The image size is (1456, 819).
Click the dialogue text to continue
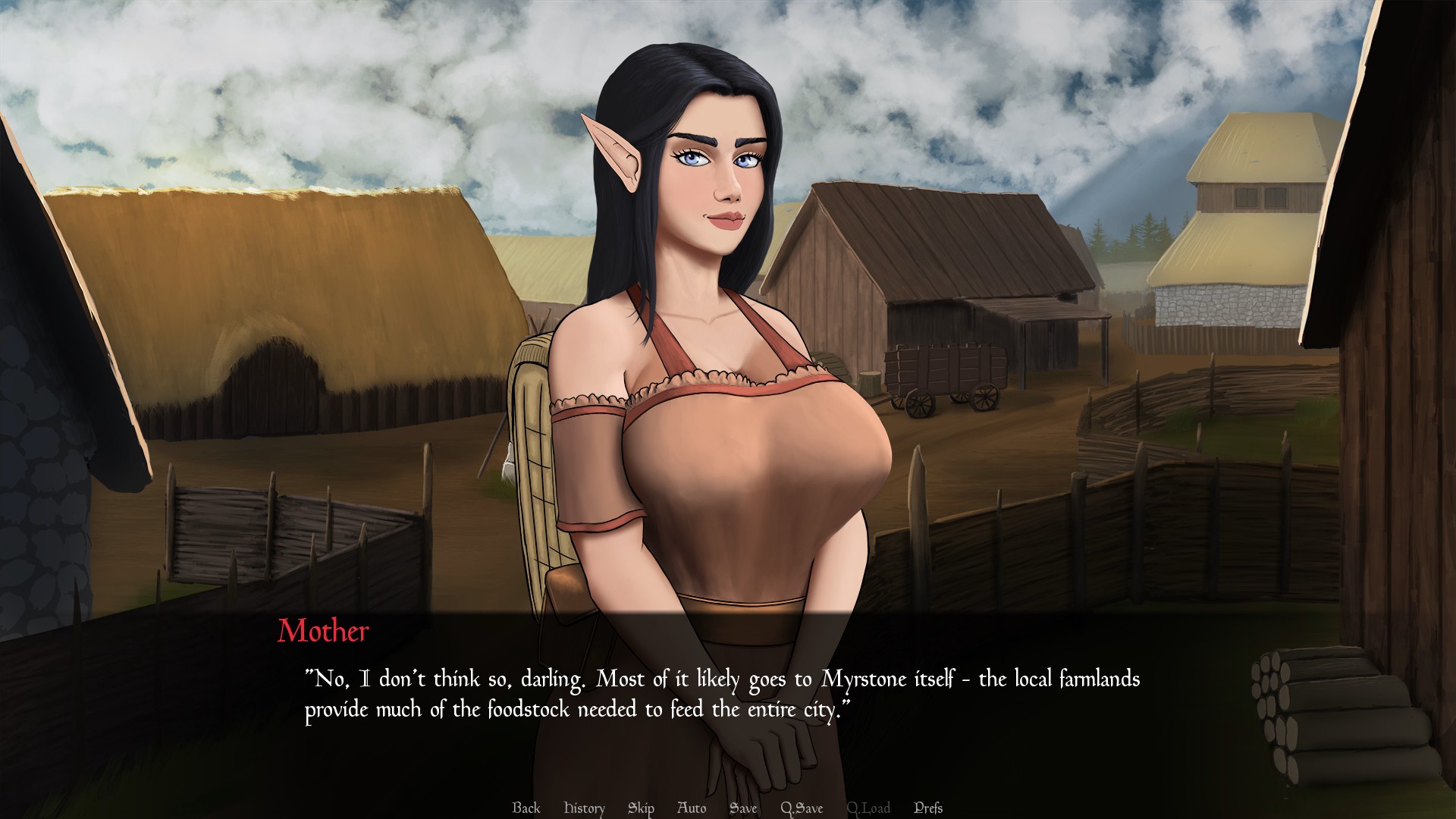tap(722, 695)
